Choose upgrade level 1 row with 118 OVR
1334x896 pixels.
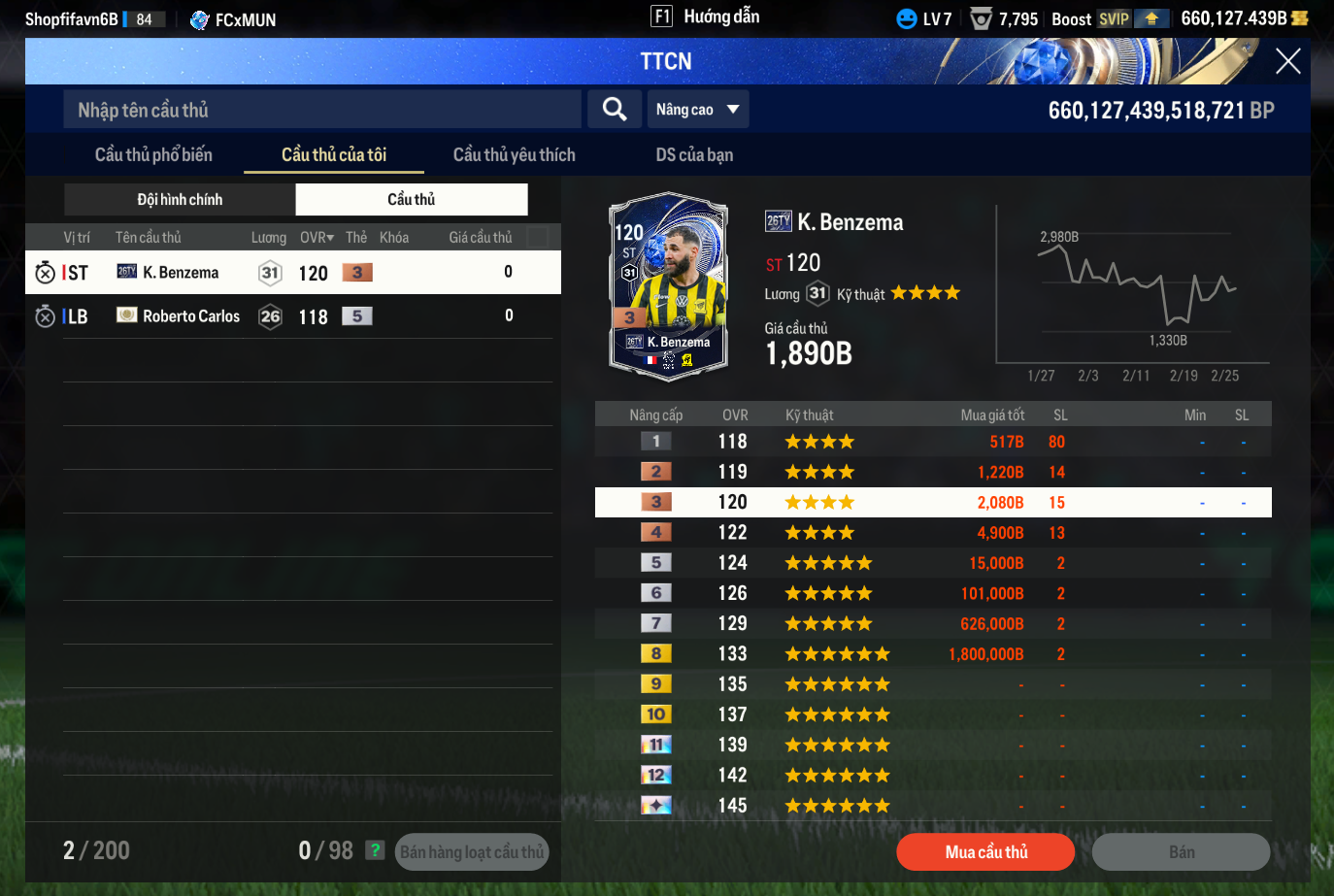(x=932, y=442)
